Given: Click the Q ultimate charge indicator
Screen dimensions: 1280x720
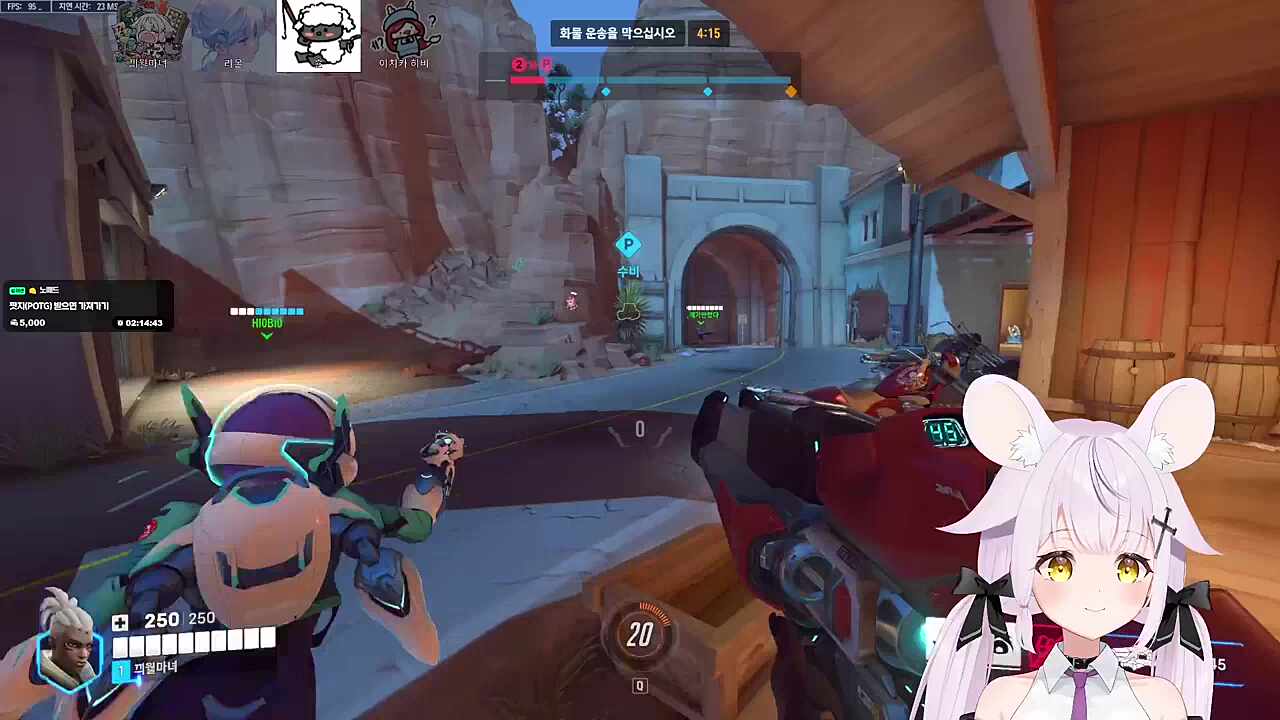Looking at the screenshot, I should point(640,686).
